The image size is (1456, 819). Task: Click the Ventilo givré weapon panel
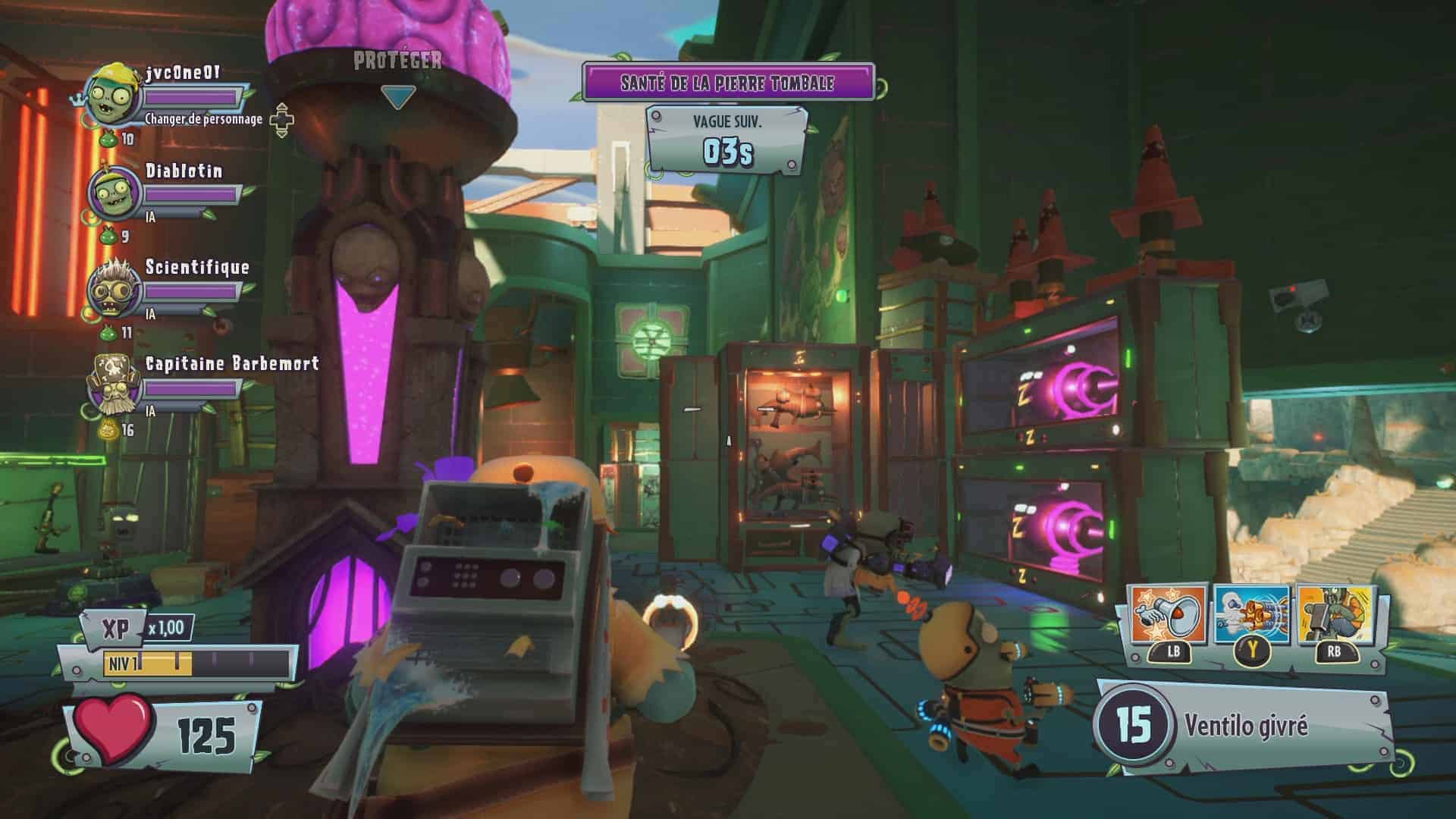coord(1244,726)
